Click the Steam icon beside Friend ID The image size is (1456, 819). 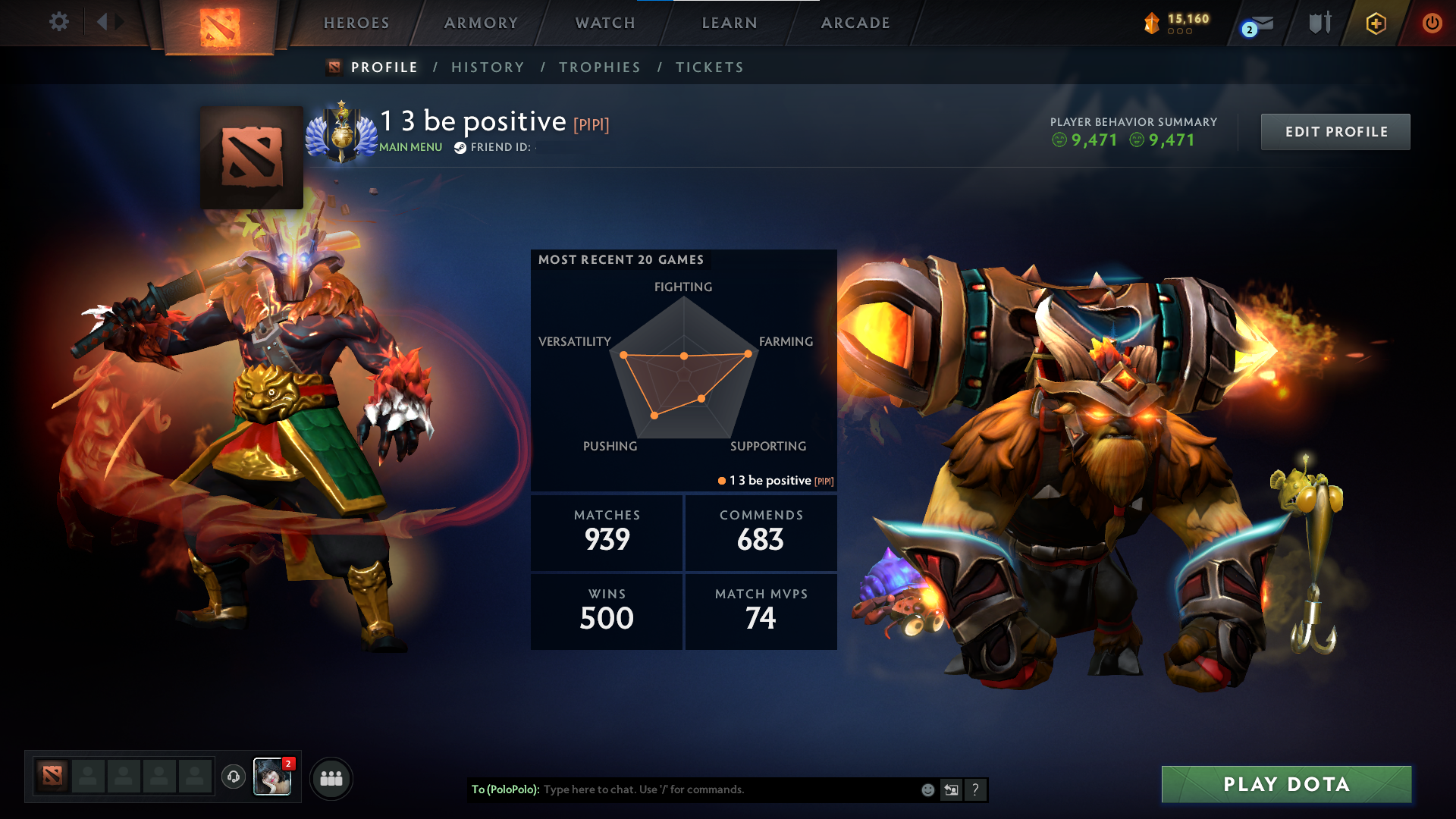[459, 148]
